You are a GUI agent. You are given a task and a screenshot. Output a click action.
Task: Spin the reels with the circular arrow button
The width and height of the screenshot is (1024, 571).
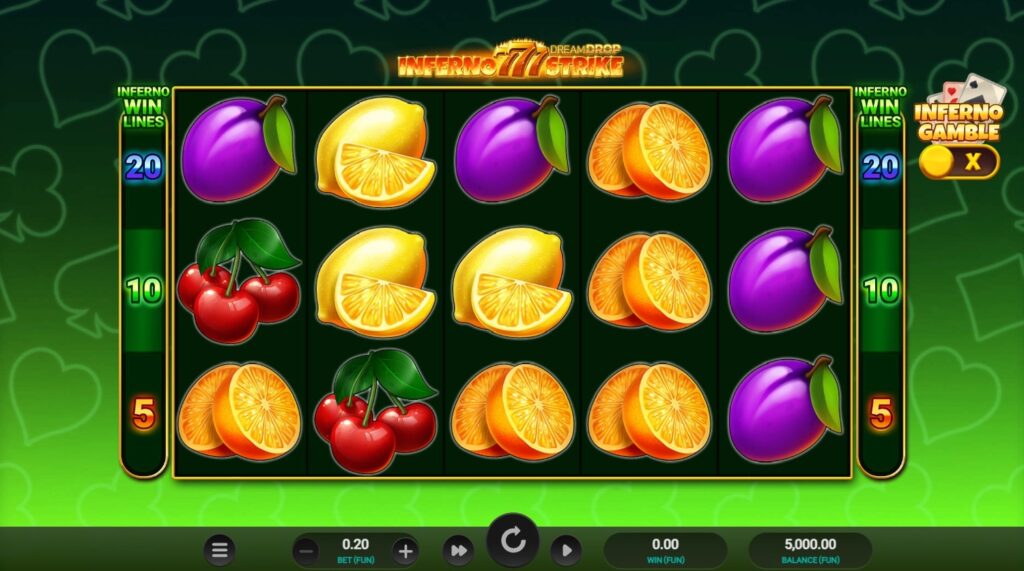point(513,542)
